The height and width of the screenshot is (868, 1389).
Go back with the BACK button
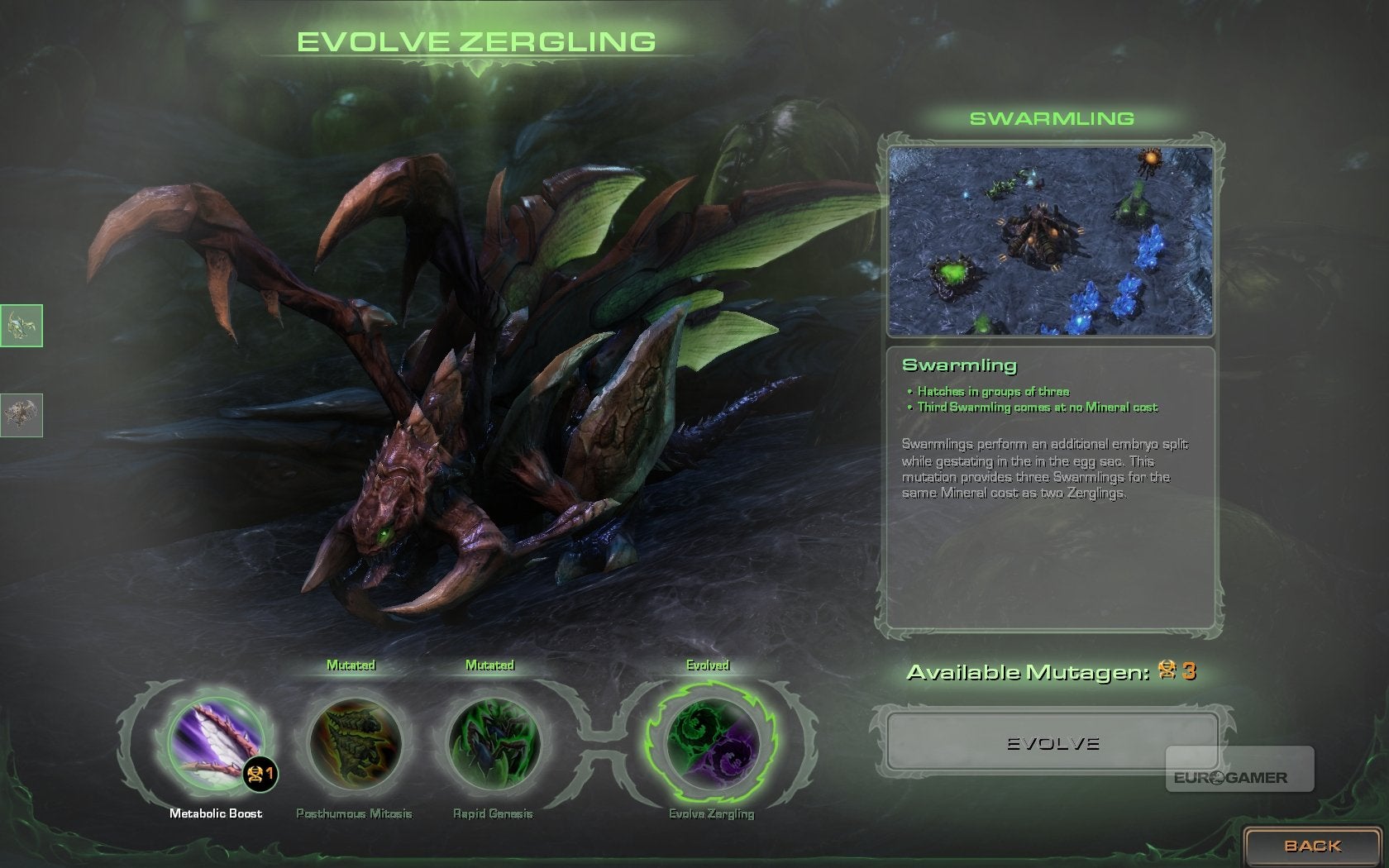tap(1312, 846)
